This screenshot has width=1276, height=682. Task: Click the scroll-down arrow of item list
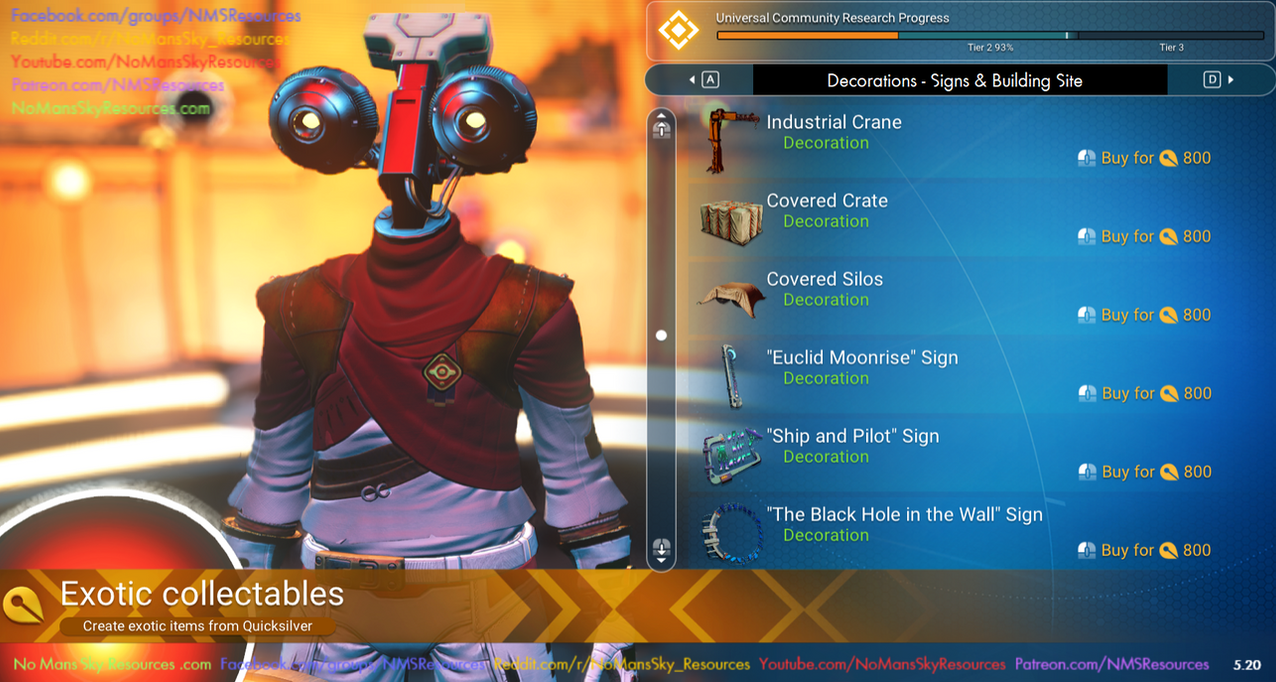point(661,548)
